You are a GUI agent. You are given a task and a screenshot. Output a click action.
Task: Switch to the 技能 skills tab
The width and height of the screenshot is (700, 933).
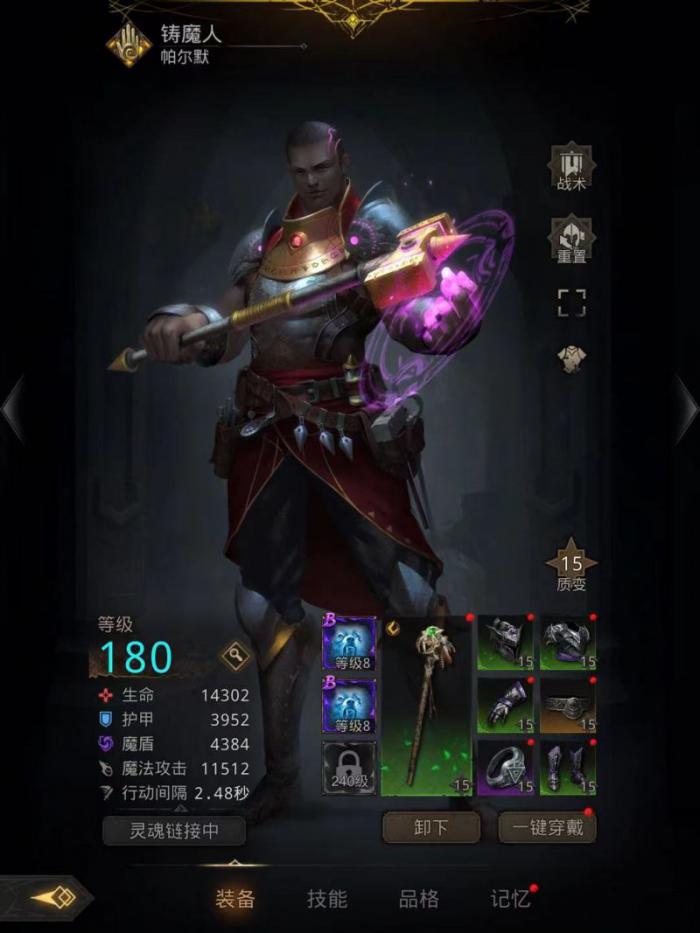click(326, 898)
